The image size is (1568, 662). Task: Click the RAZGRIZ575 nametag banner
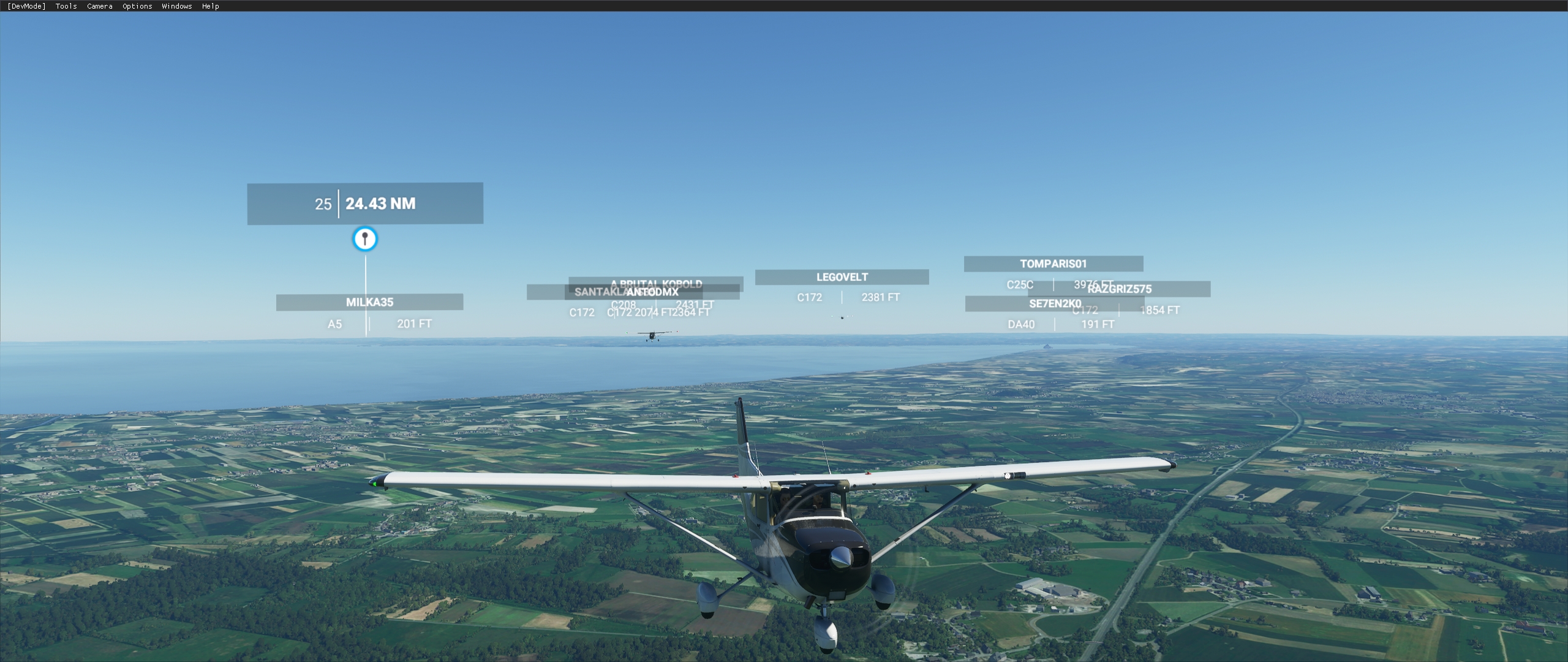tap(1118, 289)
